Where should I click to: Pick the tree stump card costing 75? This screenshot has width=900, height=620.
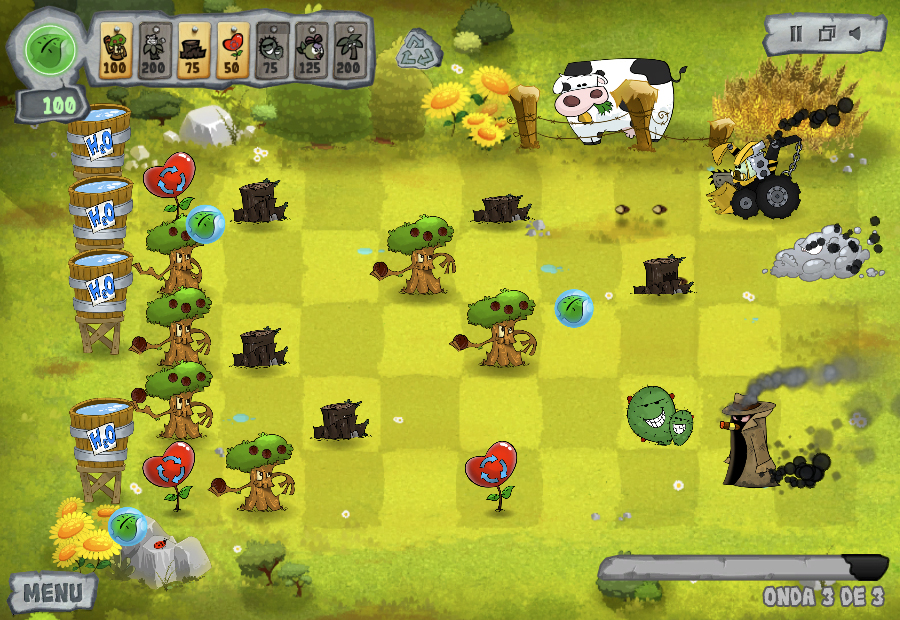pos(193,50)
